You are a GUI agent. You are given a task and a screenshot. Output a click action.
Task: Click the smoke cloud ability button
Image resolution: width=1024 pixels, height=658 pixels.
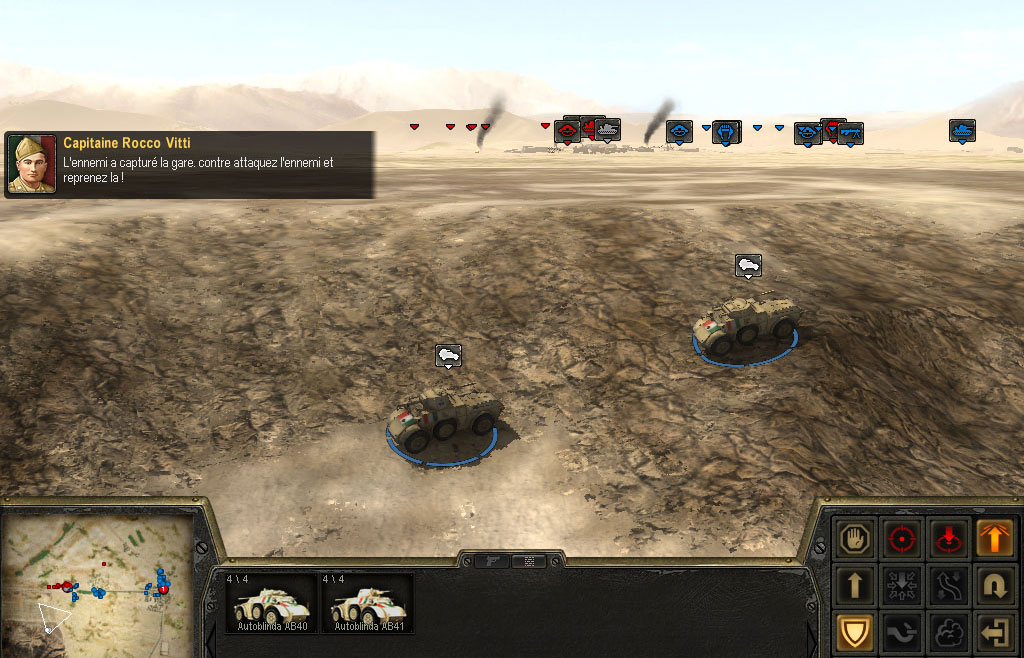point(948,631)
